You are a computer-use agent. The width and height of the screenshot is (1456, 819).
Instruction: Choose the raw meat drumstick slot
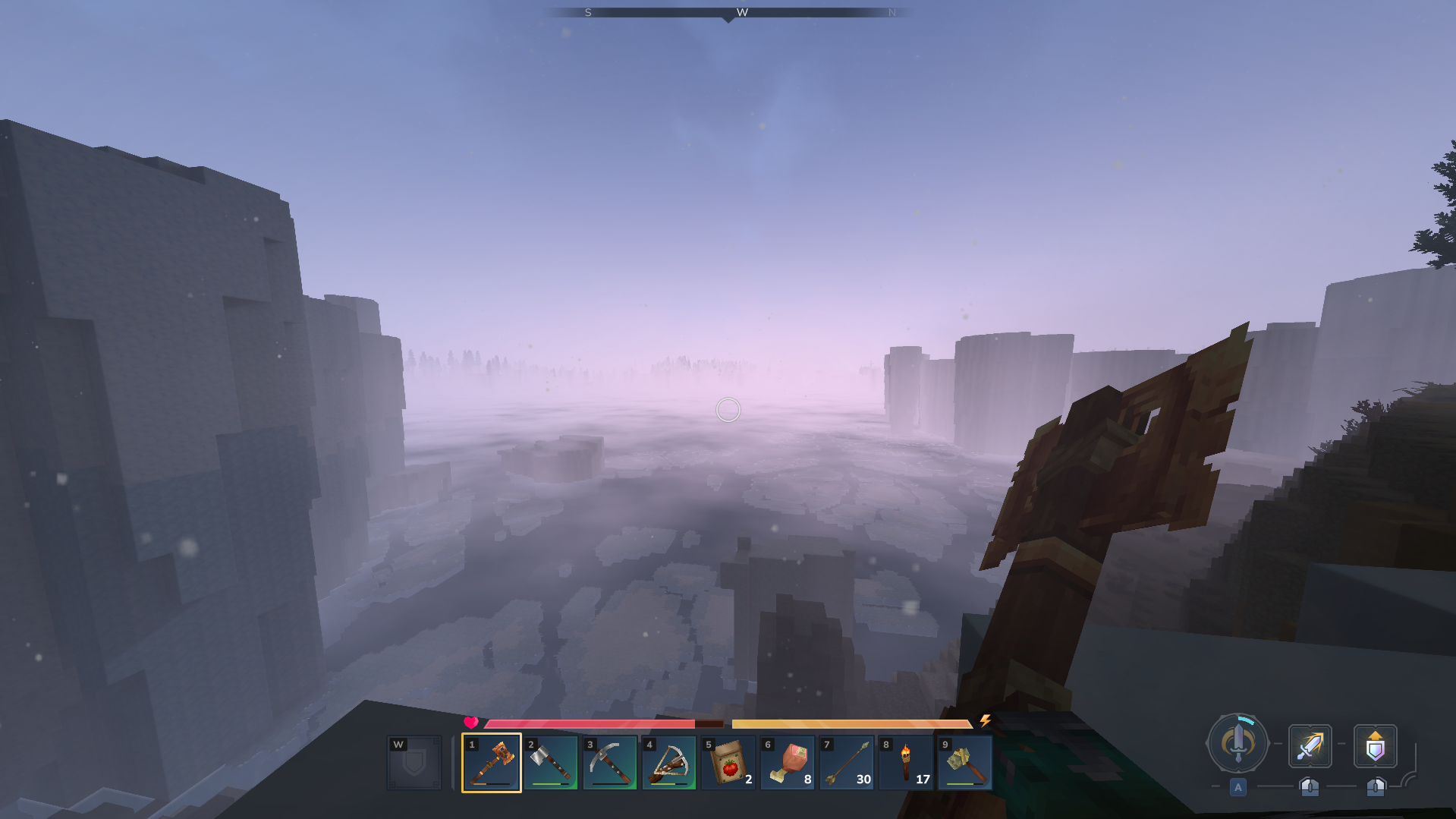coord(788,762)
